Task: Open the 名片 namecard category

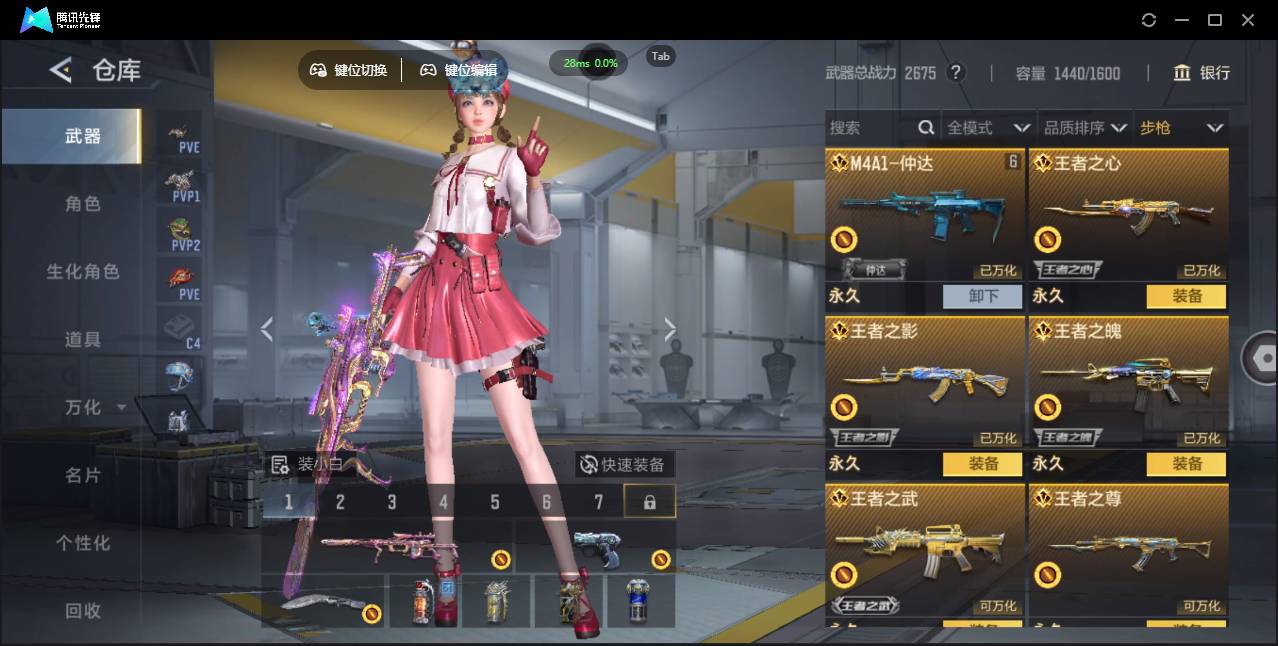Action: pyautogui.click(x=83, y=475)
